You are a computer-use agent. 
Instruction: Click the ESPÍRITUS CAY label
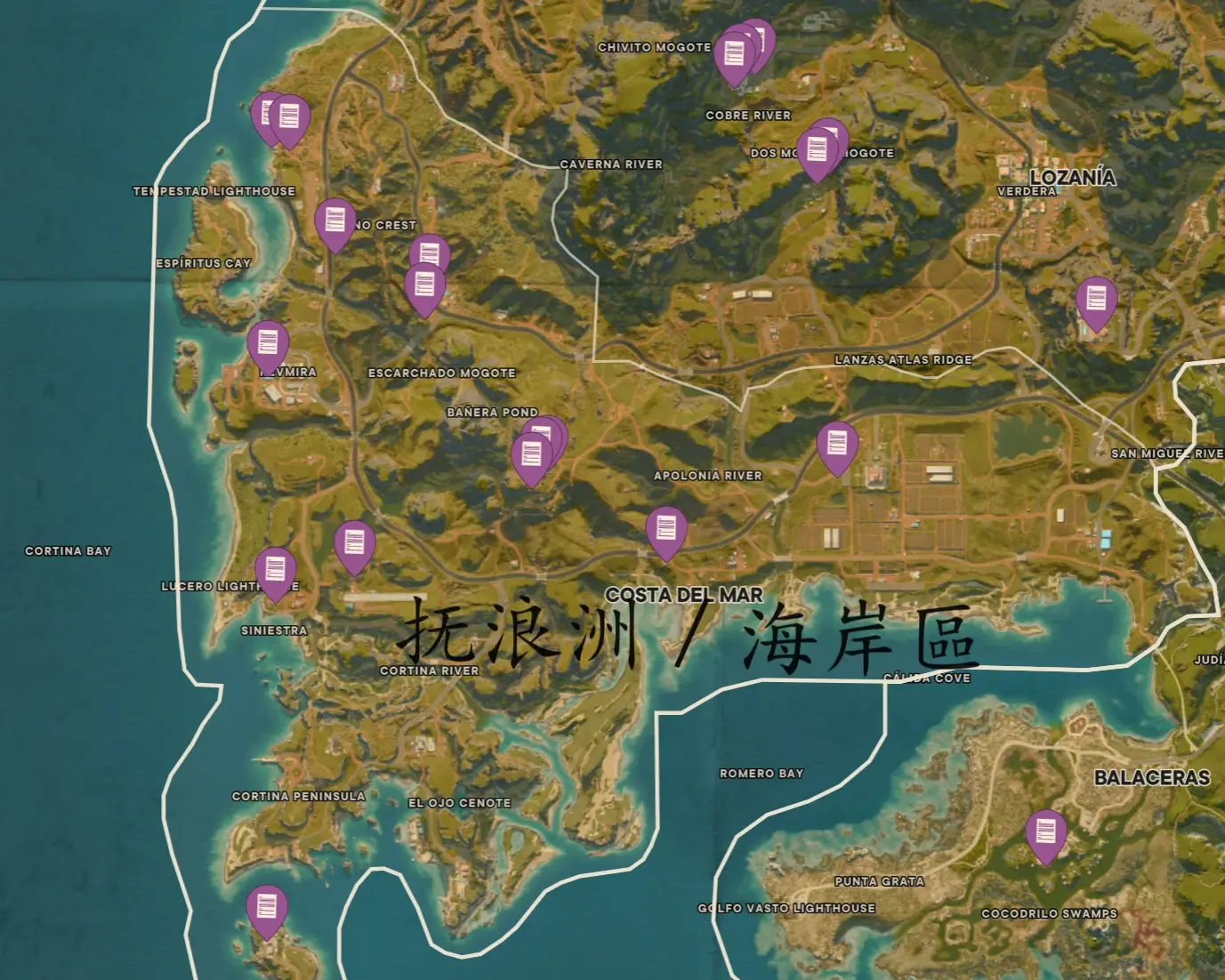tap(203, 262)
